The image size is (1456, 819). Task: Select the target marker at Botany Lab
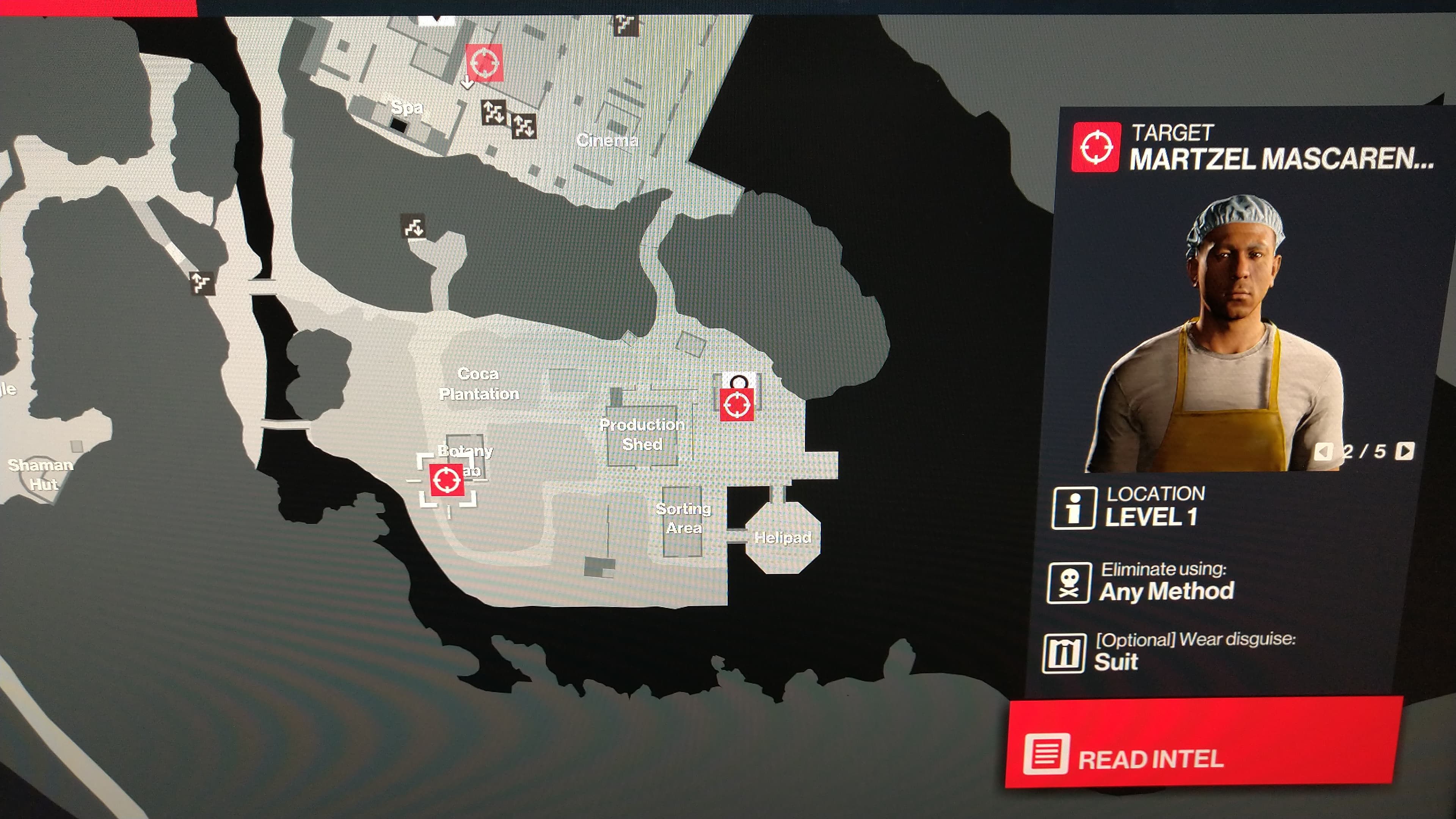pos(447,480)
